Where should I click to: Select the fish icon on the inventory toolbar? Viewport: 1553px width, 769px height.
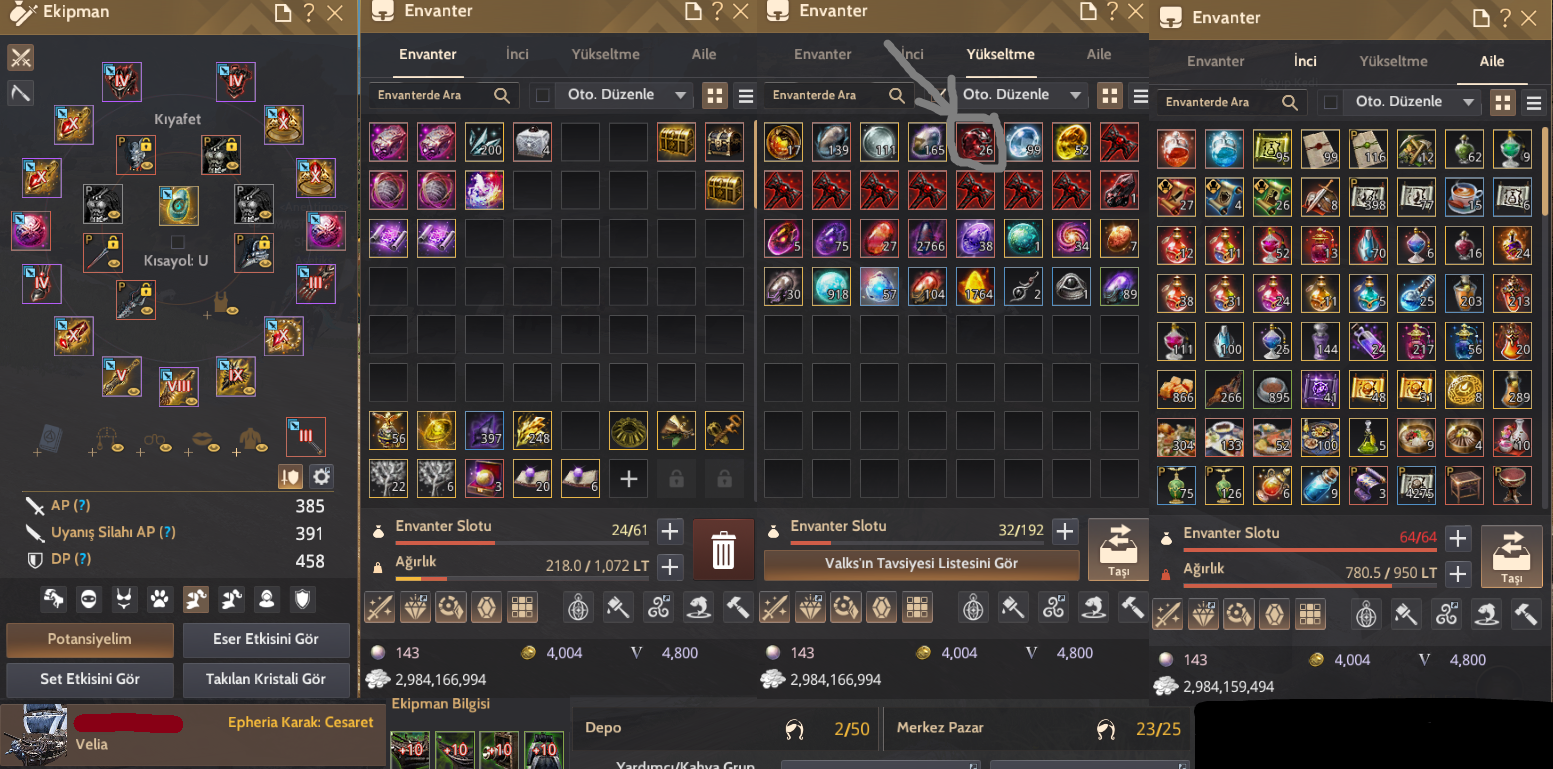point(699,607)
